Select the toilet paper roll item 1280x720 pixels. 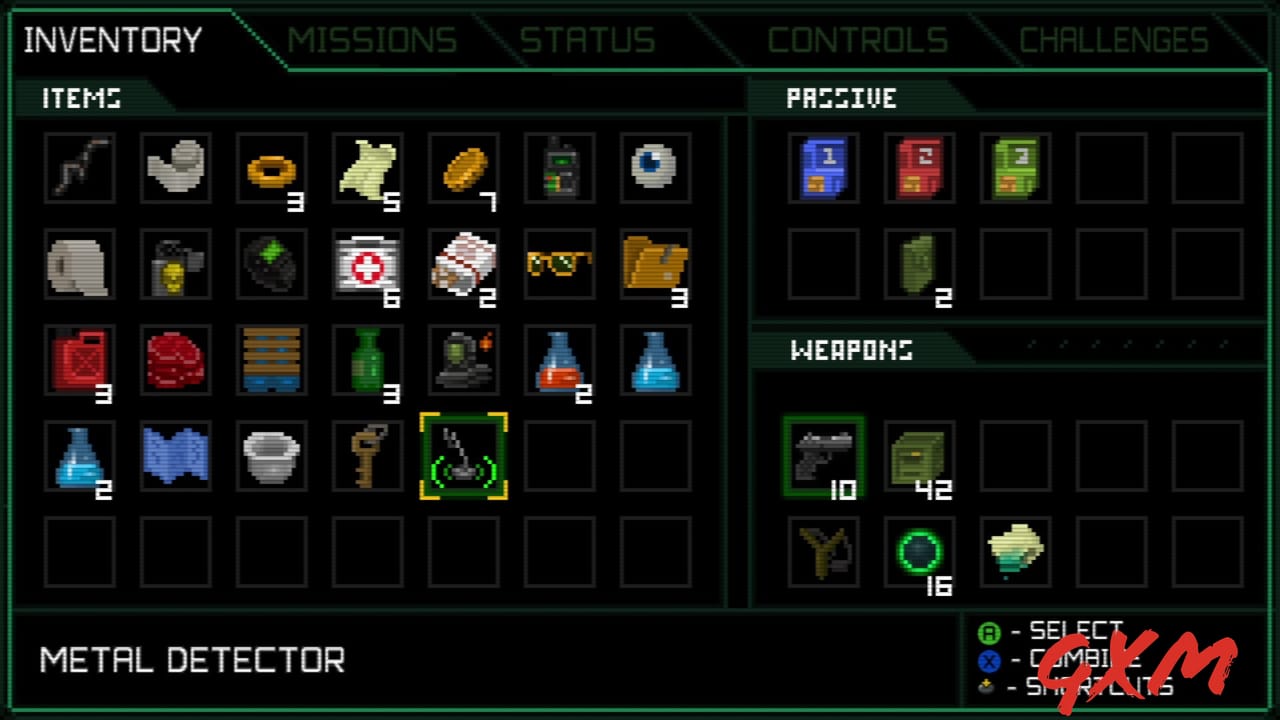point(79,264)
